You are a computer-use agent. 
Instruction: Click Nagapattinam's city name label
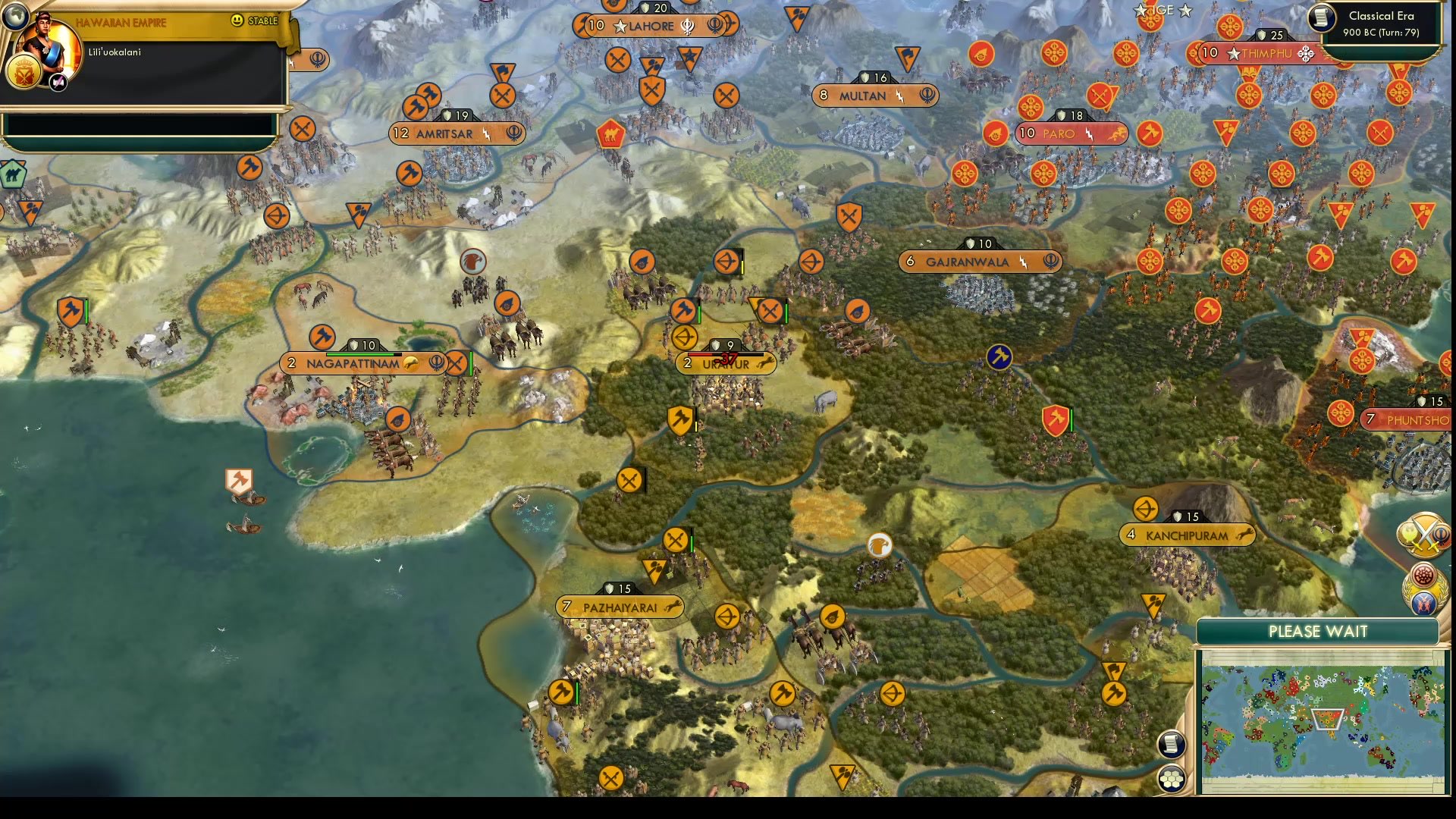click(x=353, y=363)
